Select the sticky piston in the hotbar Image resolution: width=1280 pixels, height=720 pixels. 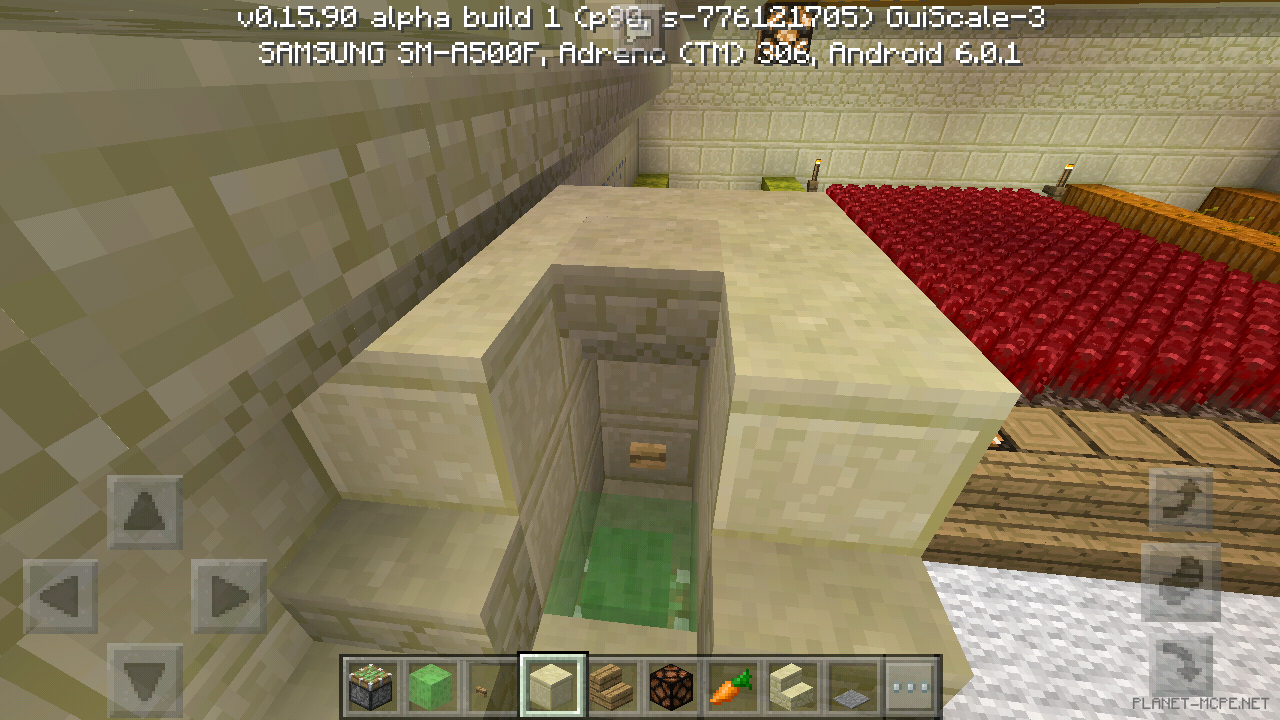371,684
